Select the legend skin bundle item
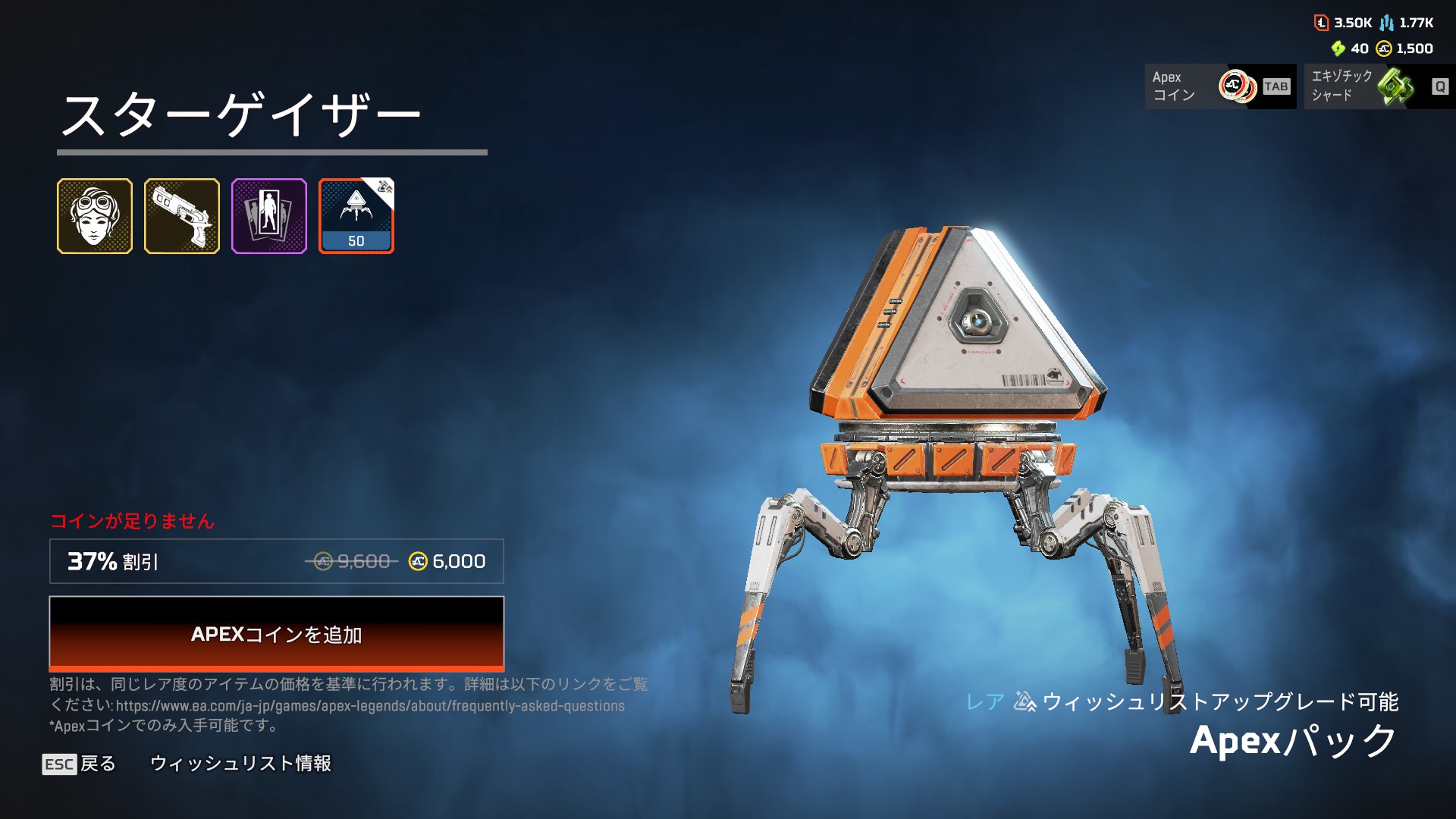1456x819 pixels. coord(95,216)
